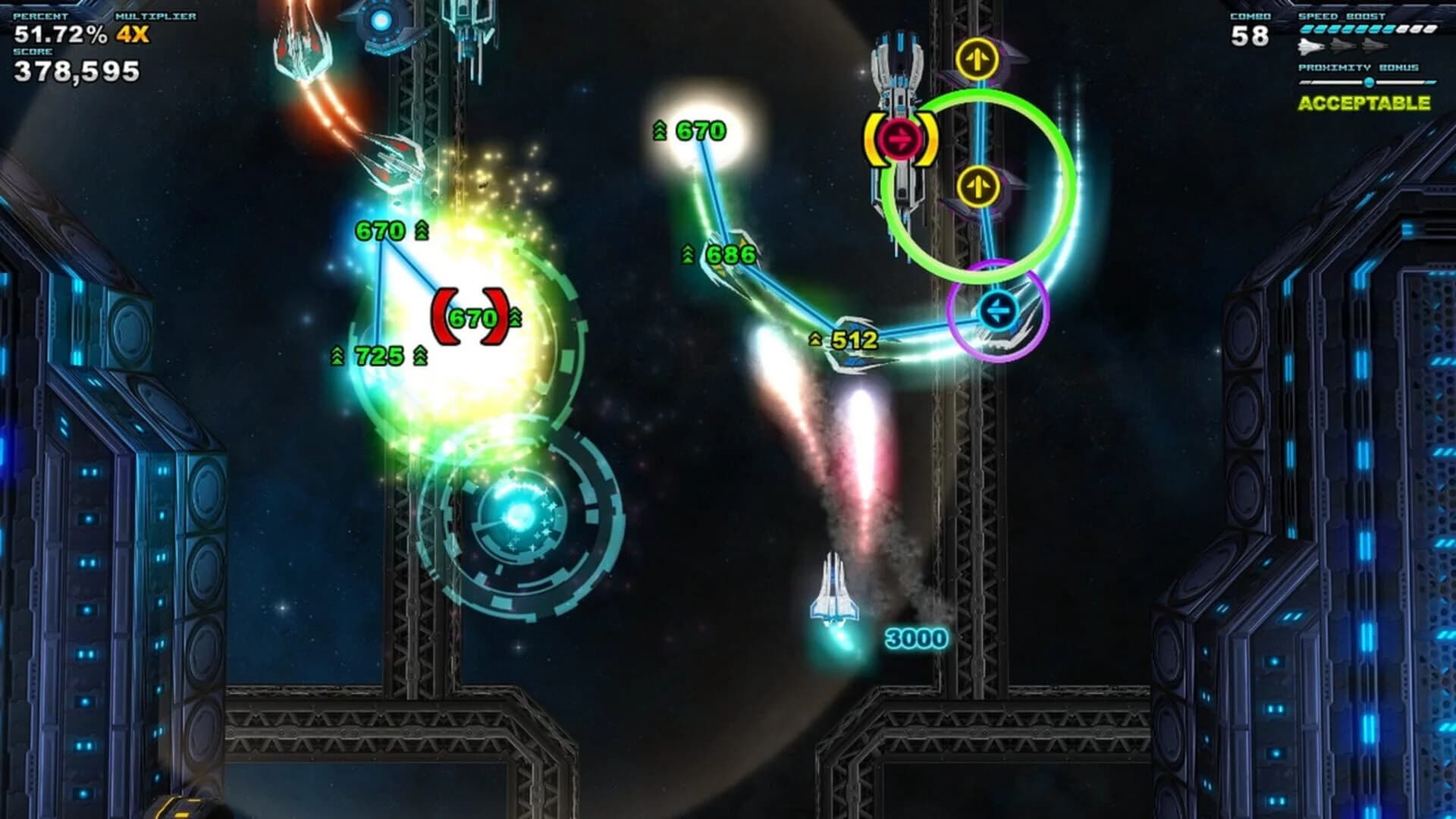Select the blue left-arrow switch in purple ring
The height and width of the screenshot is (819, 1456).
coord(999,309)
